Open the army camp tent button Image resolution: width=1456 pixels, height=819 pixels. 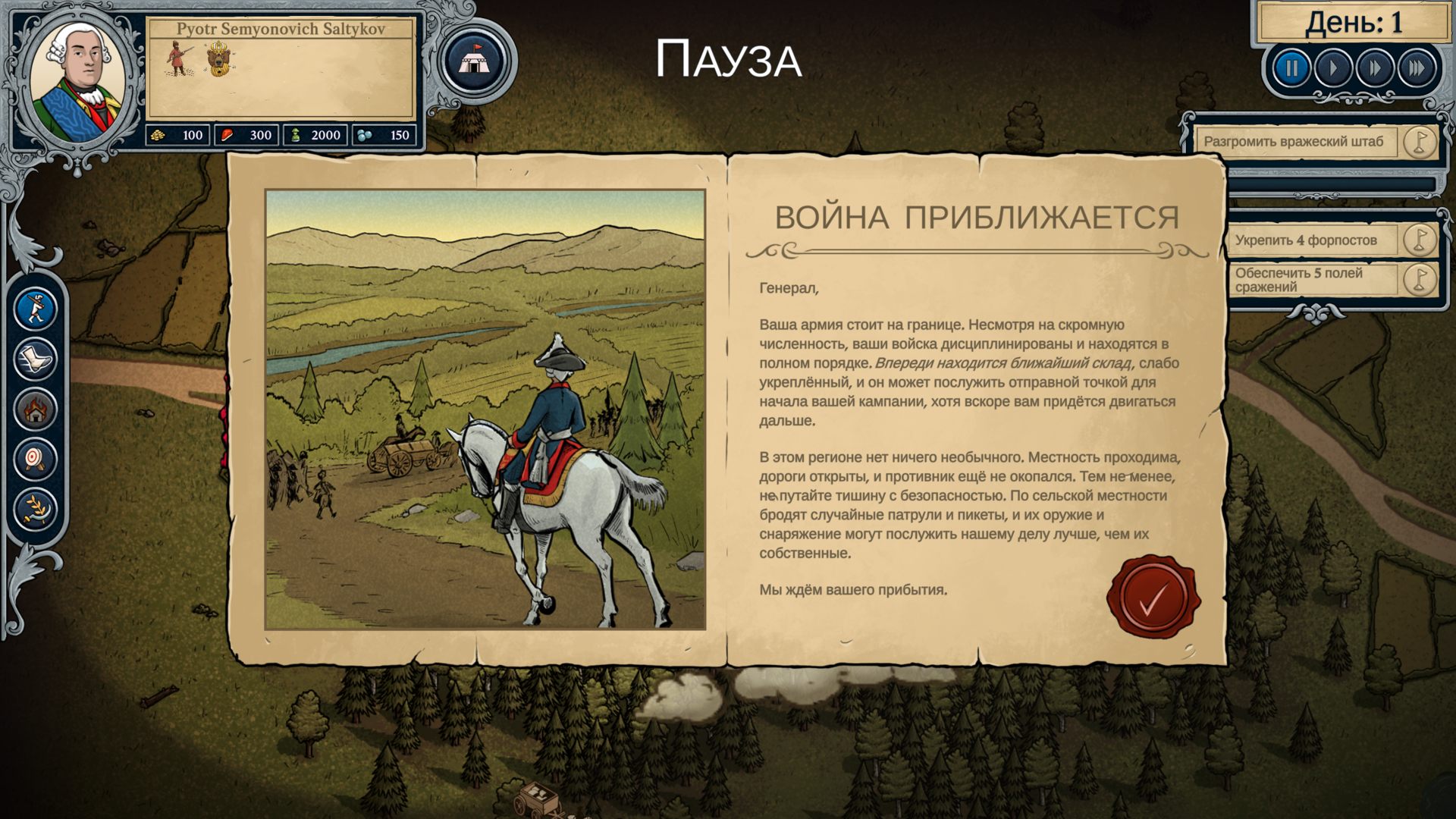(475, 62)
